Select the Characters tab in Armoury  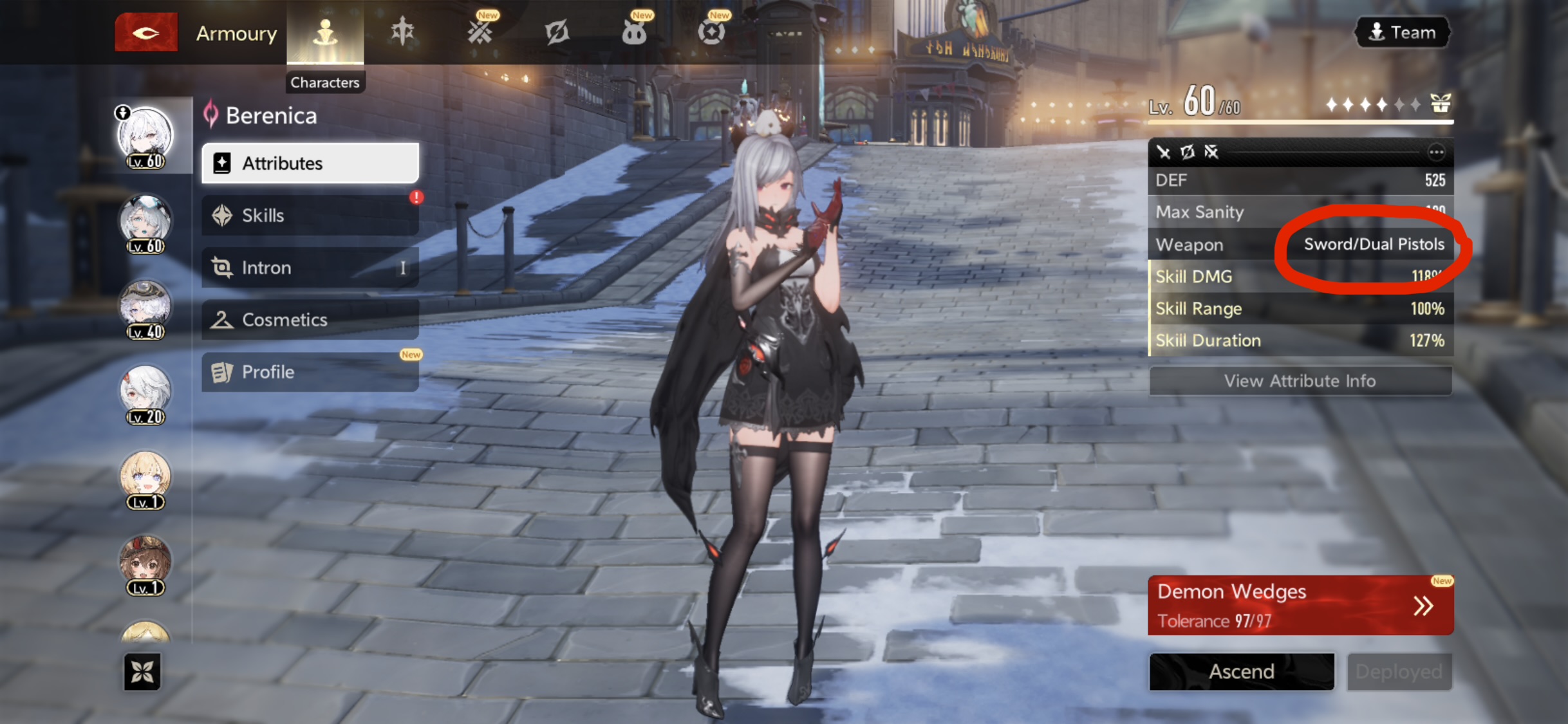click(325, 32)
